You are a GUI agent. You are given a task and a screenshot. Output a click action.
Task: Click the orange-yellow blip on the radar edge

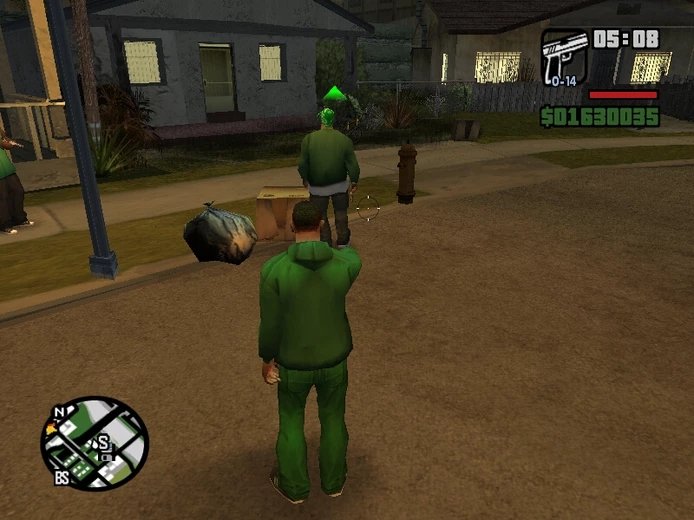[x=52, y=429]
